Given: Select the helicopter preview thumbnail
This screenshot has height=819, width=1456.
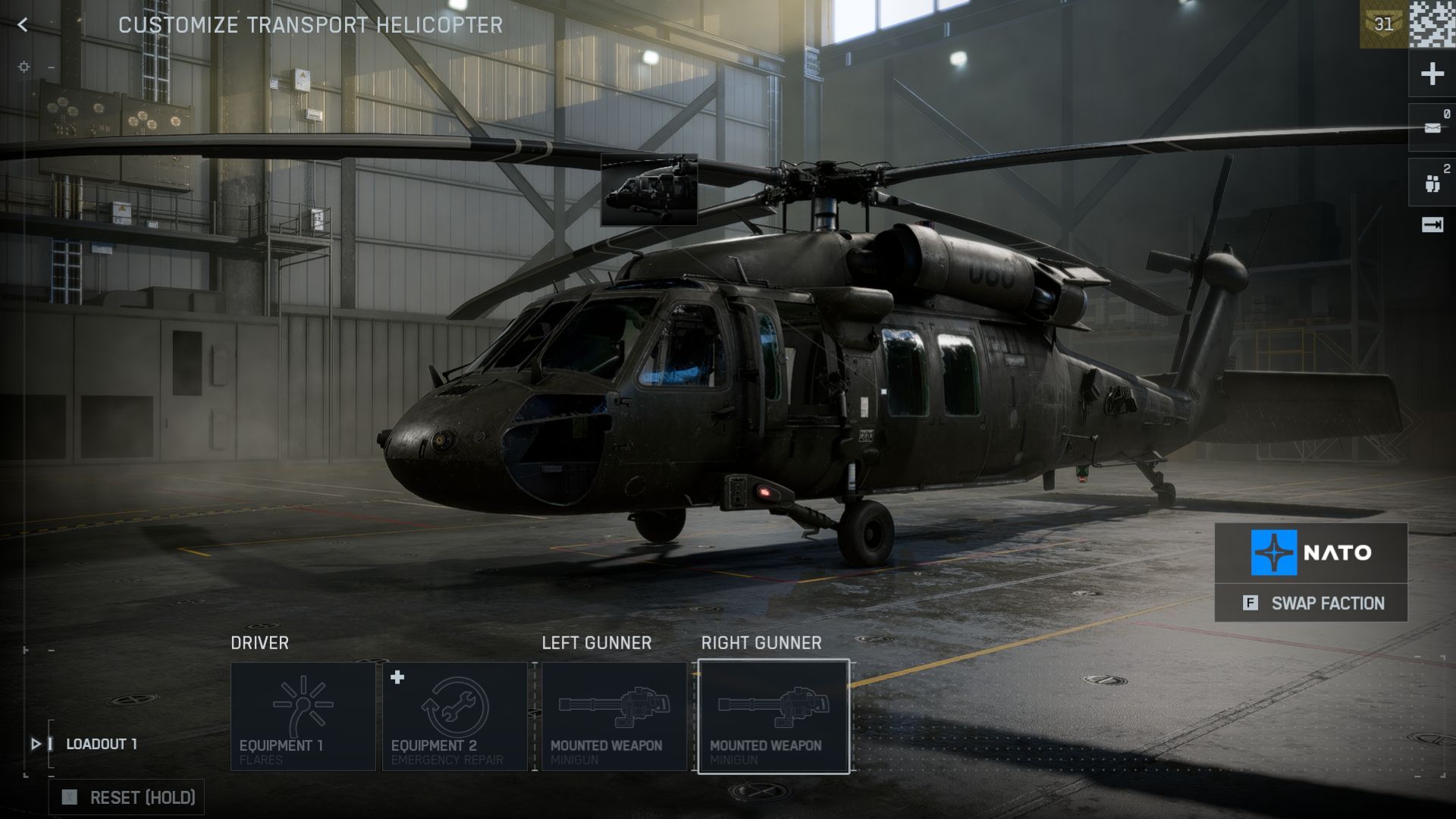Looking at the screenshot, I should pos(649,190).
